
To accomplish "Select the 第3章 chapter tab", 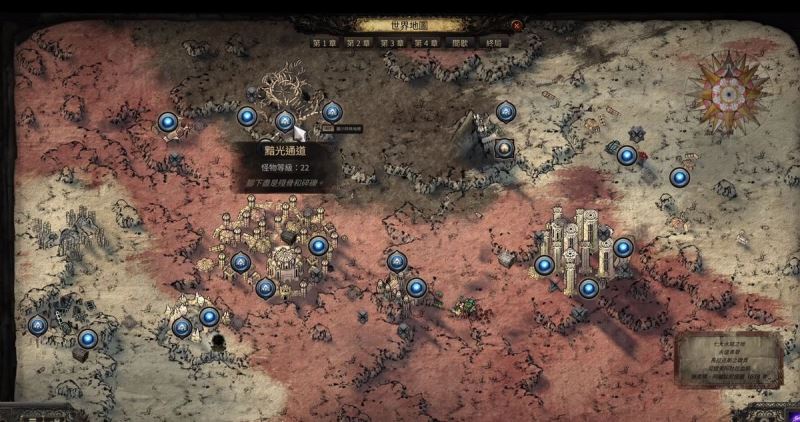I will pyautogui.click(x=392, y=44).
